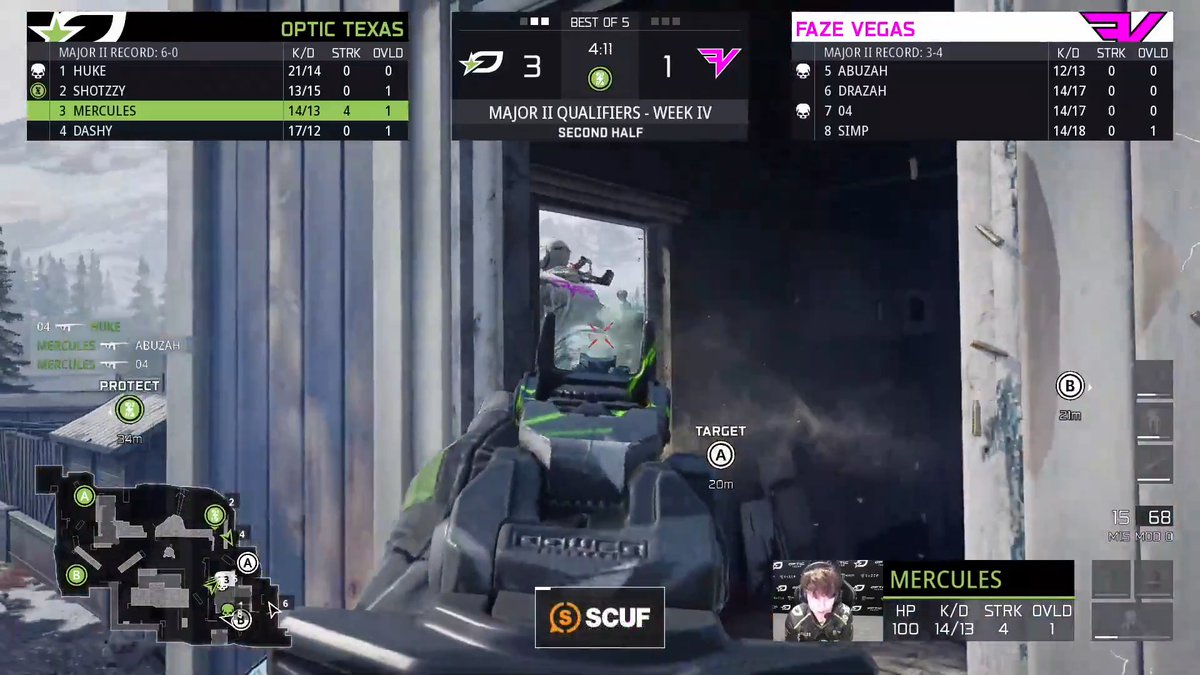Choose DASHY's row on OpTic Texas
The height and width of the screenshot is (675, 1200).
pos(217,131)
